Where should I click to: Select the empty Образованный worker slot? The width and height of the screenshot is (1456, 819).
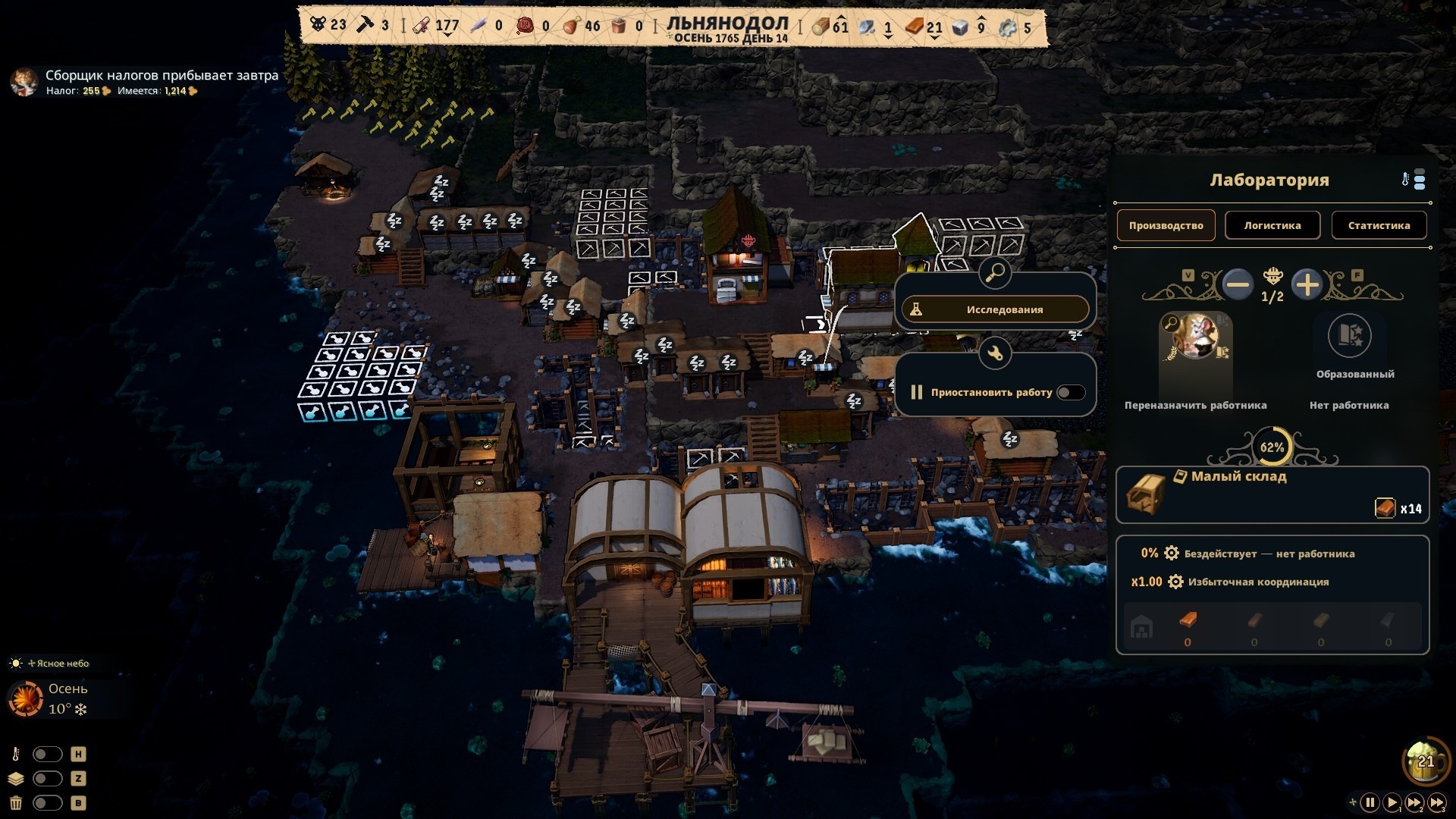pos(1349,335)
